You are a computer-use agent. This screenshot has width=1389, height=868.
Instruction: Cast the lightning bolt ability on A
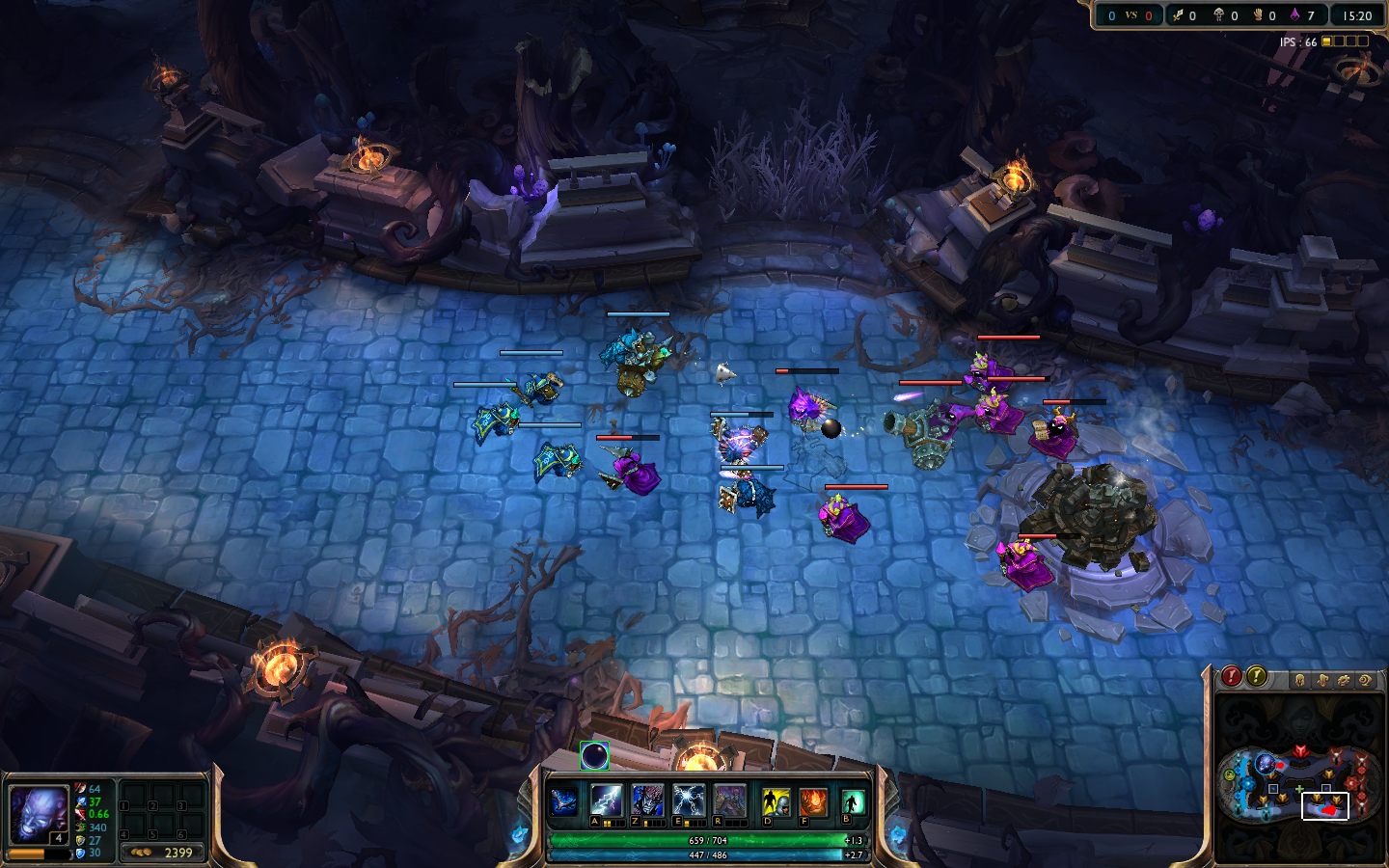(x=606, y=800)
